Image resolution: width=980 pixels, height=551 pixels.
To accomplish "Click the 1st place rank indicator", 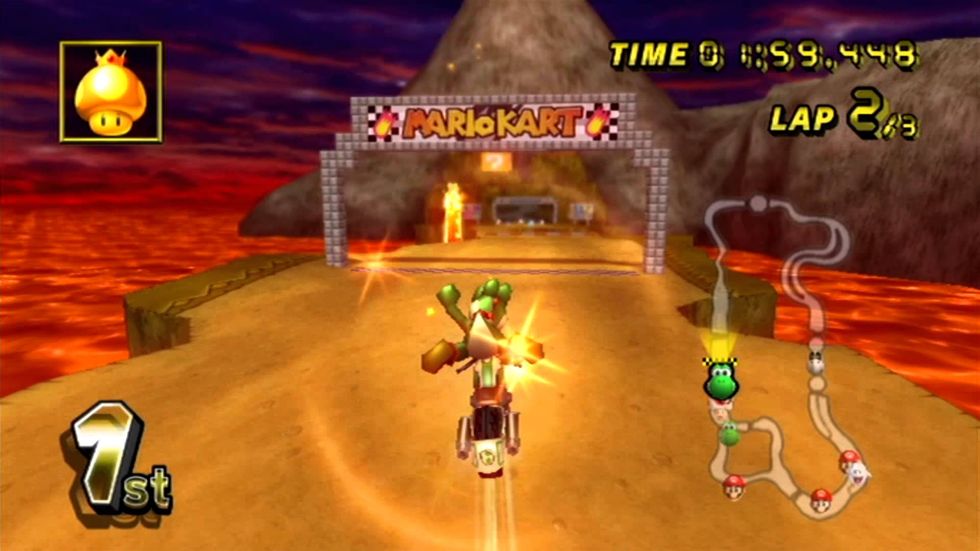I will pos(120,461).
